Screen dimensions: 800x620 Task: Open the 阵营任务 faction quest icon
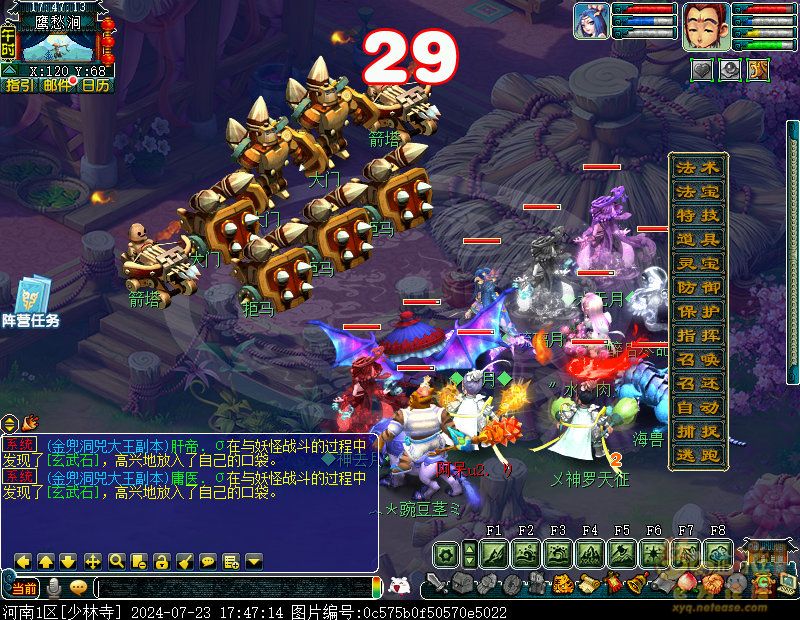(30, 302)
